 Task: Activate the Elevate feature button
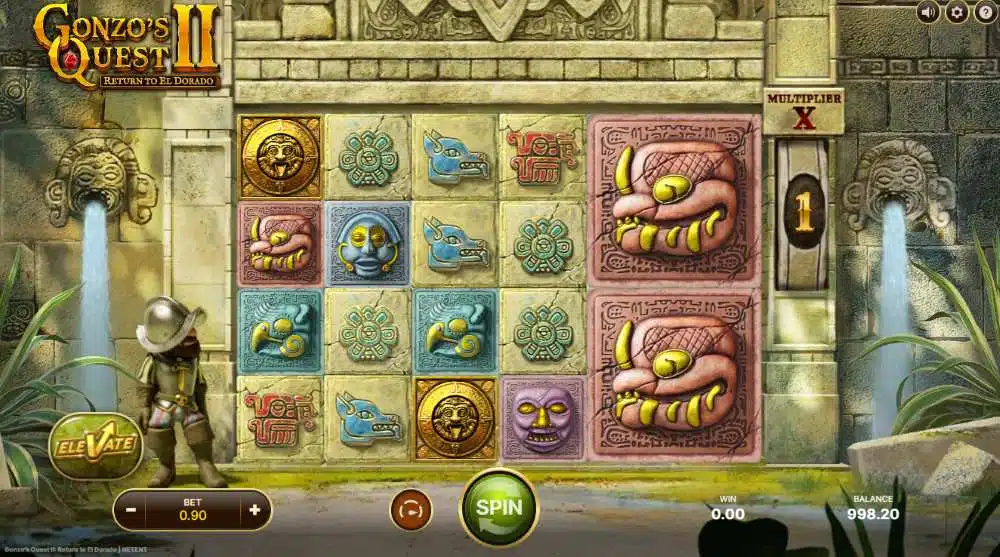pyautogui.click(x=95, y=445)
